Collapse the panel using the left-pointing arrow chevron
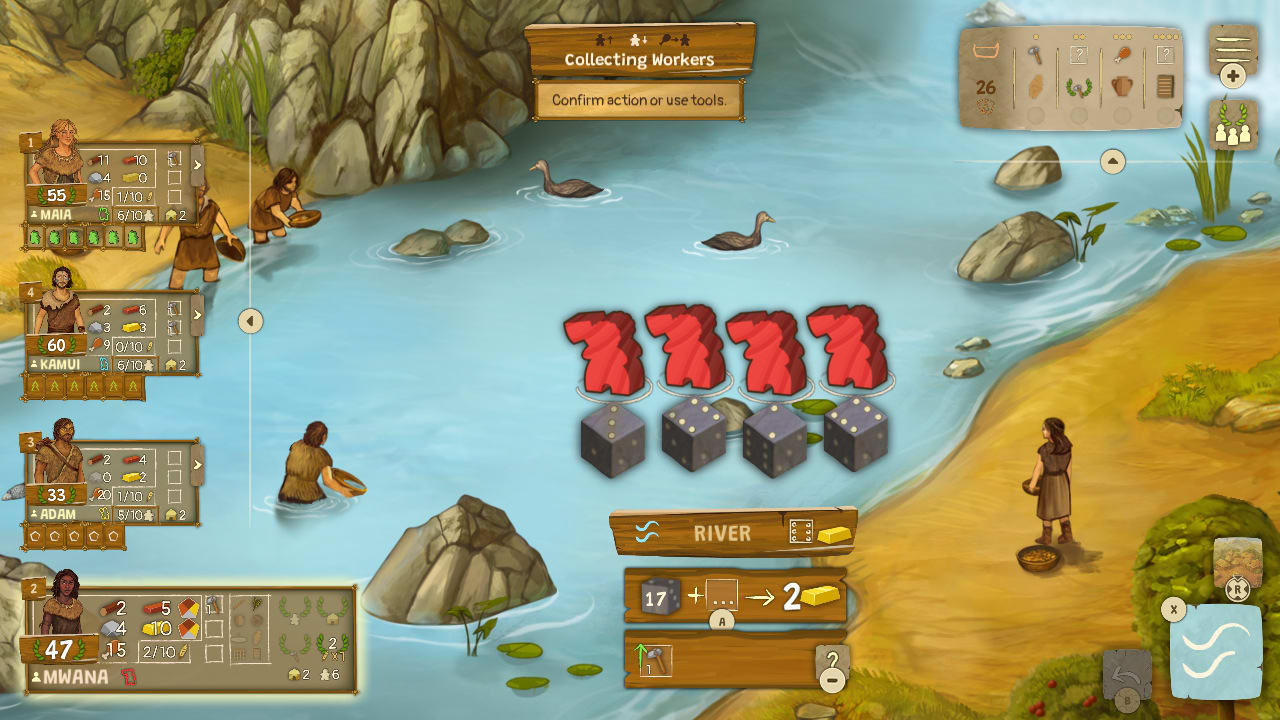This screenshot has height=720, width=1280. point(250,319)
